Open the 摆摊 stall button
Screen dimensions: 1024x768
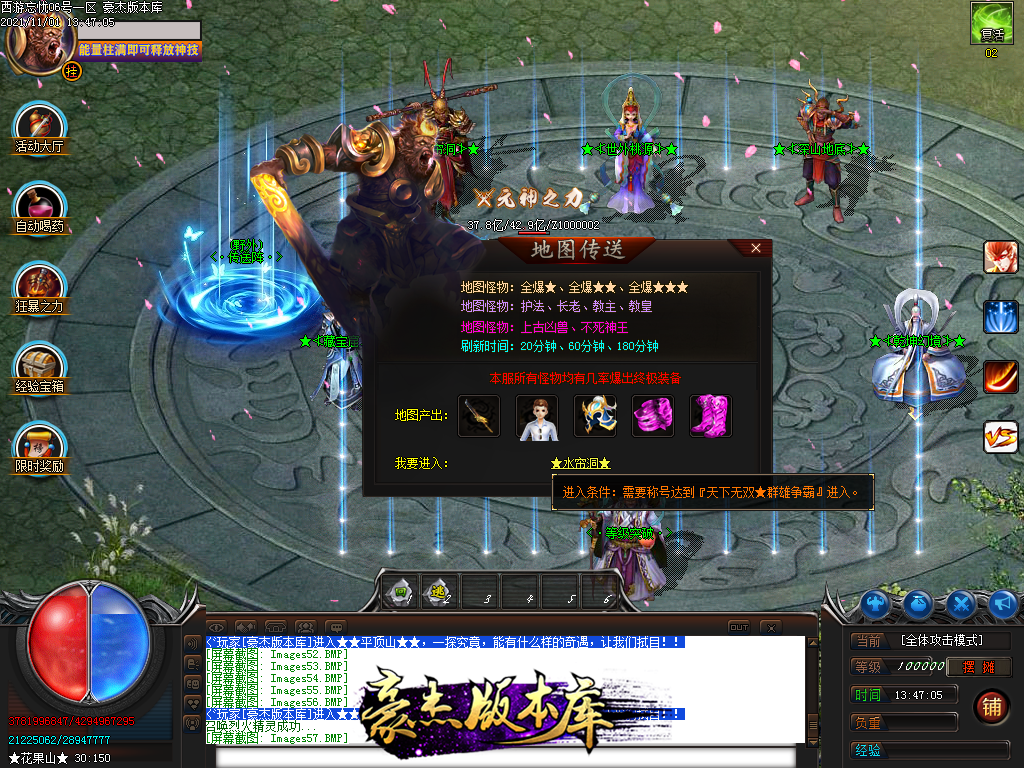tap(976, 667)
